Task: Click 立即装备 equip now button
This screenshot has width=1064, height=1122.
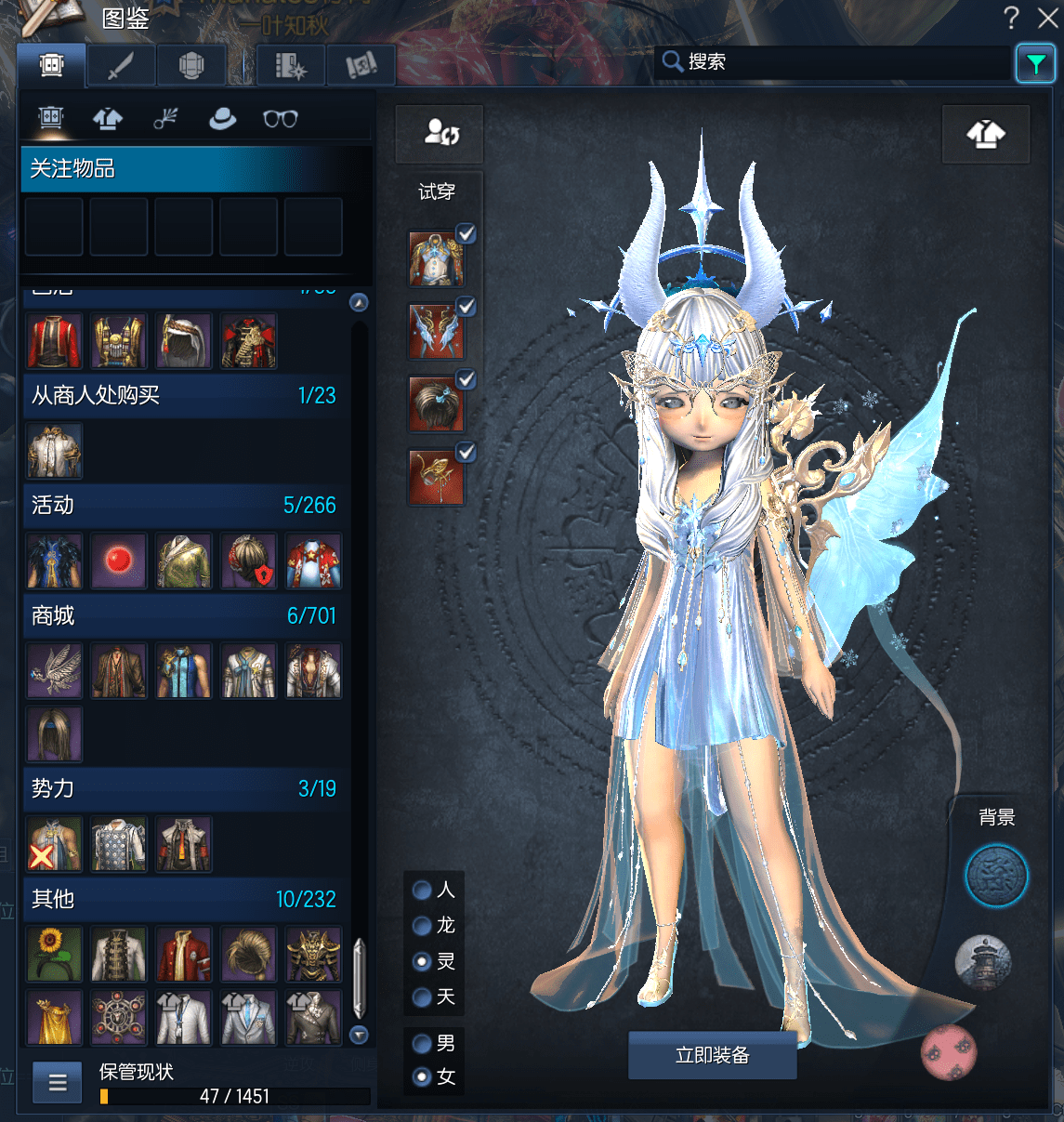Action: click(x=712, y=1055)
